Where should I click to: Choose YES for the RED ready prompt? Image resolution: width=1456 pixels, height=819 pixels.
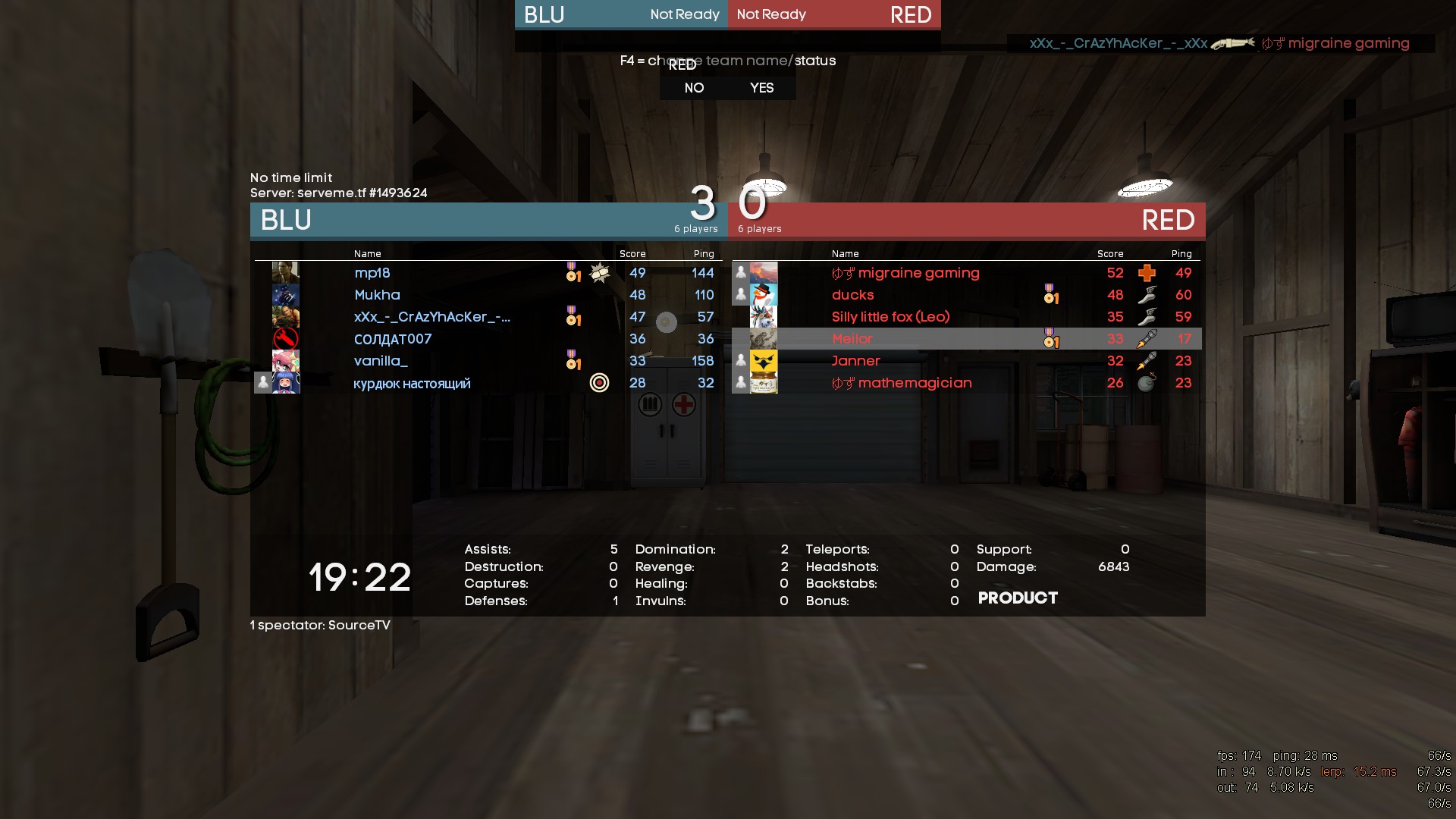click(761, 88)
